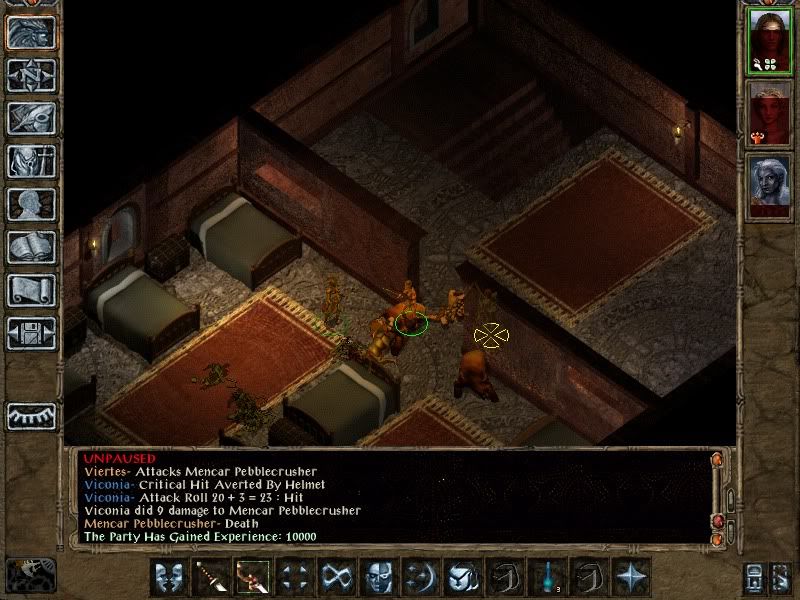800x600 pixels.
Task: Select the highlighted bow weapon slot
Action: (x=253, y=576)
